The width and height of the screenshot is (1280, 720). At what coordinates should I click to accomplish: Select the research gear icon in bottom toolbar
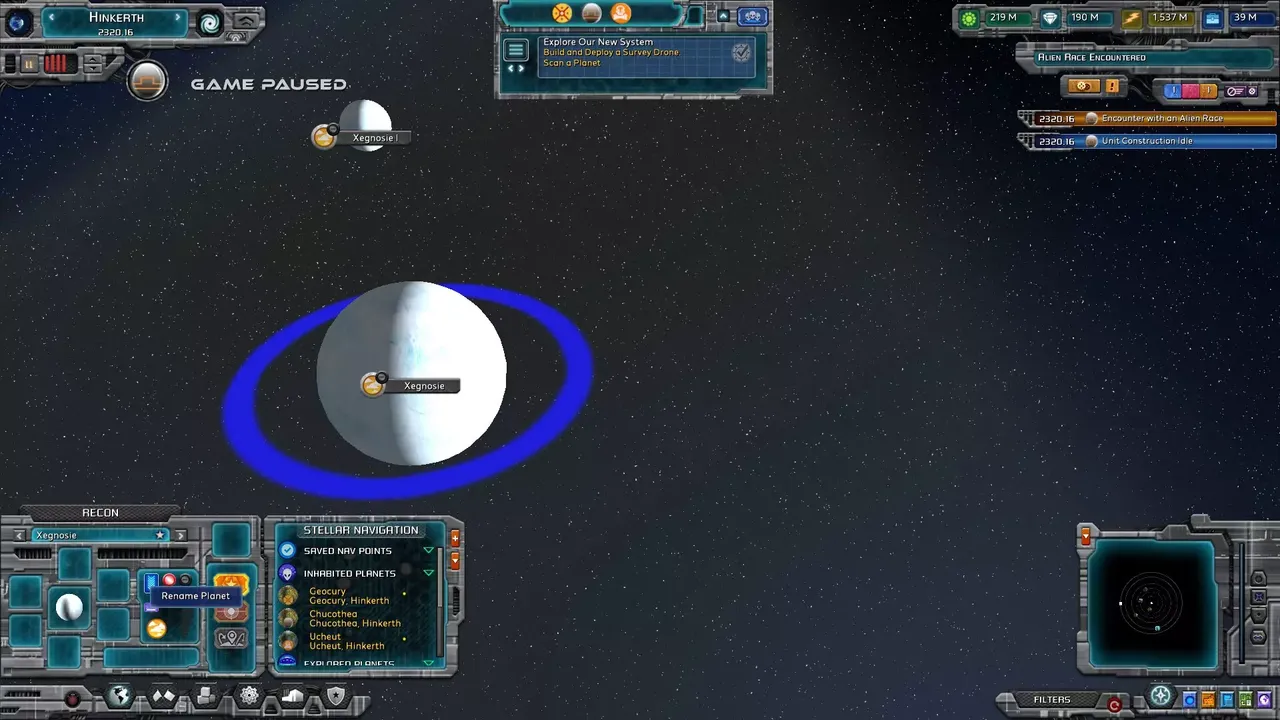(248, 694)
